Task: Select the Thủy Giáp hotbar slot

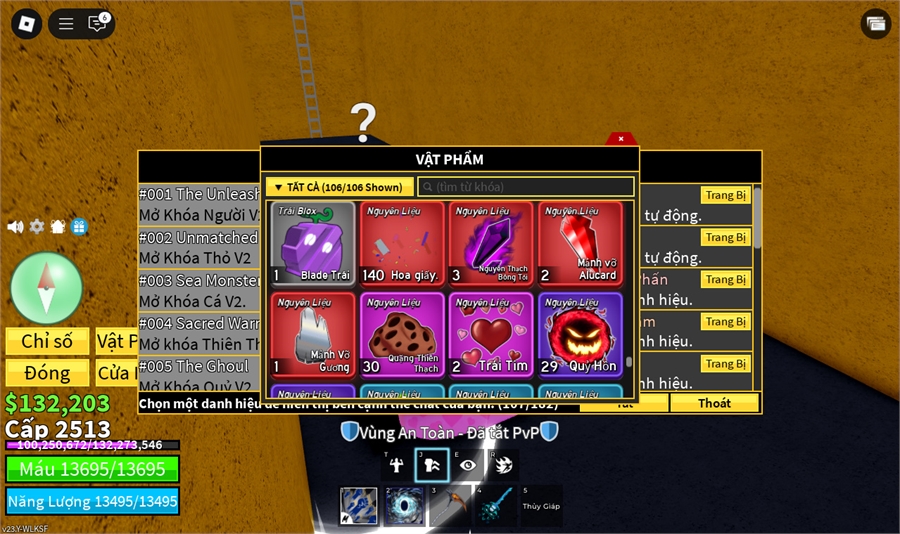Action: click(x=541, y=506)
